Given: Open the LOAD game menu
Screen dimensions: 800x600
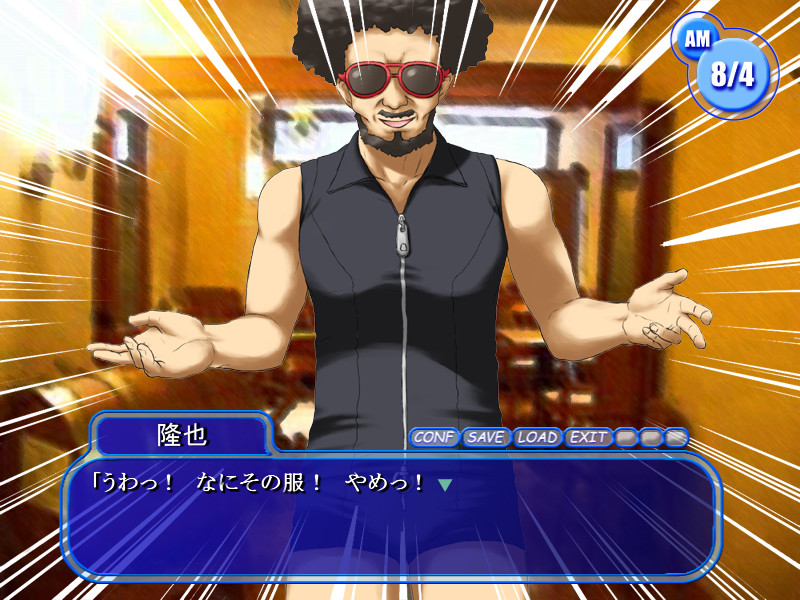Looking at the screenshot, I should tap(537, 437).
